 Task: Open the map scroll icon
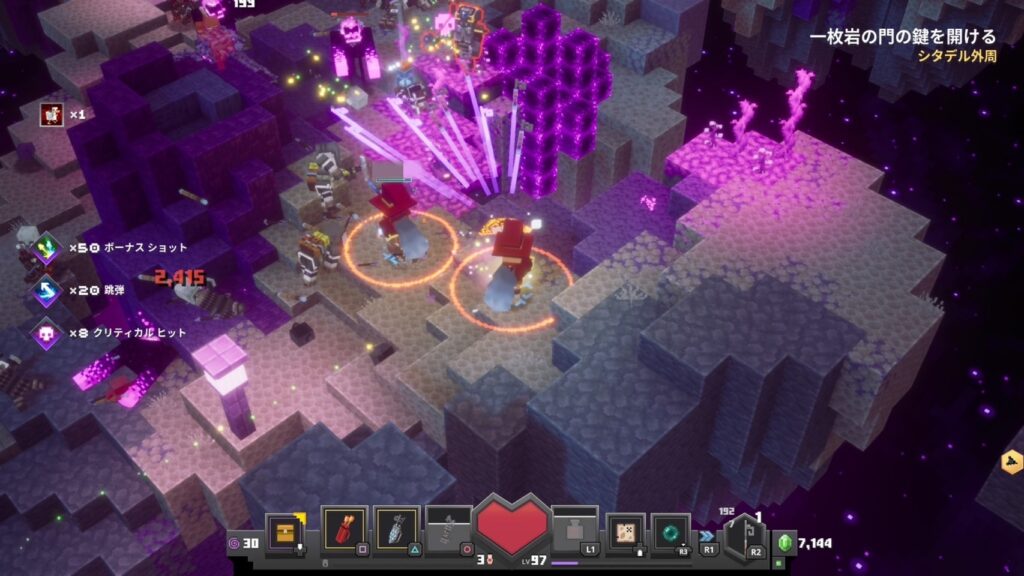627,530
